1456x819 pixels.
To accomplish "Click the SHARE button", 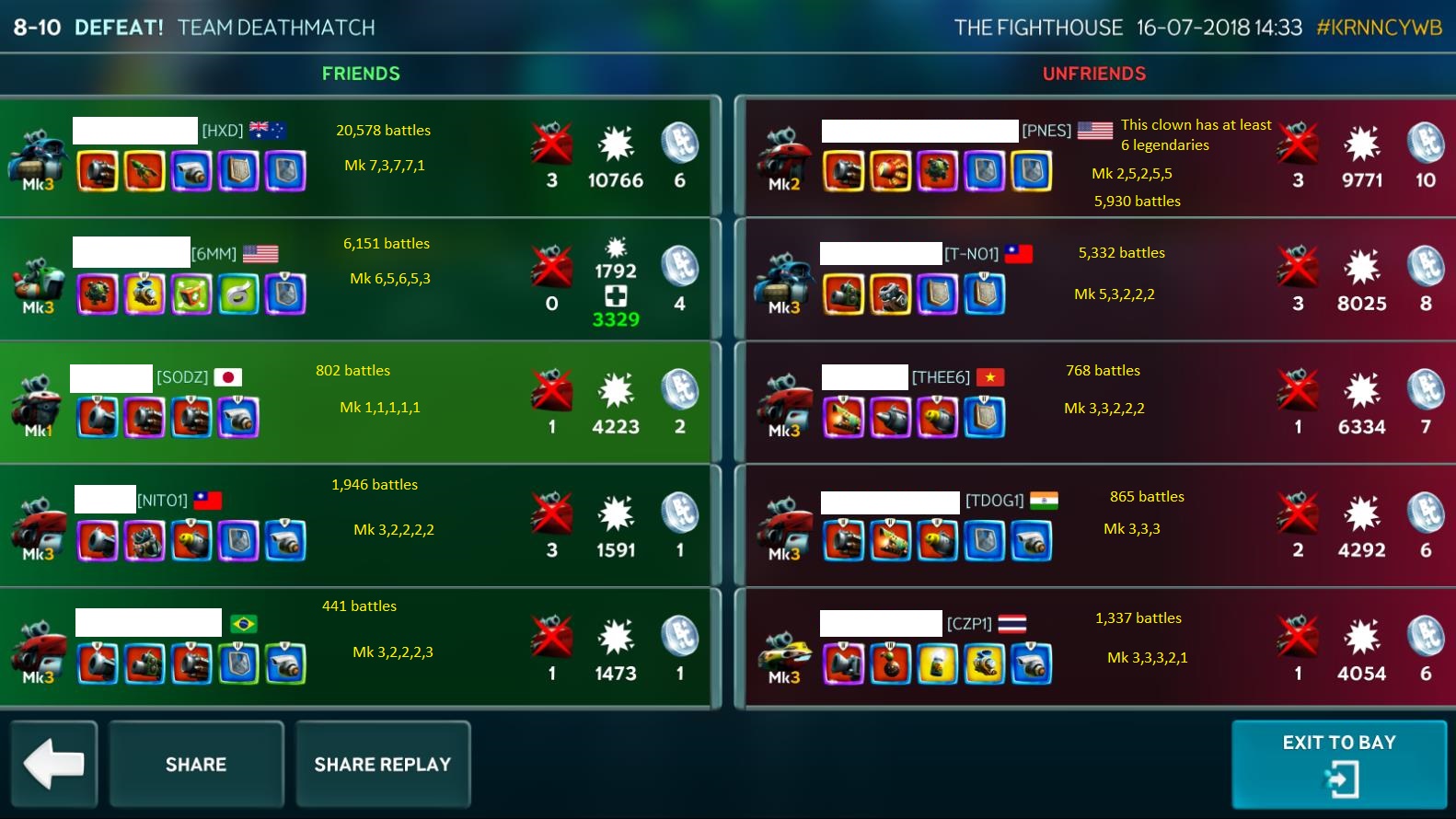I will pyautogui.click(x=196, y=764).
